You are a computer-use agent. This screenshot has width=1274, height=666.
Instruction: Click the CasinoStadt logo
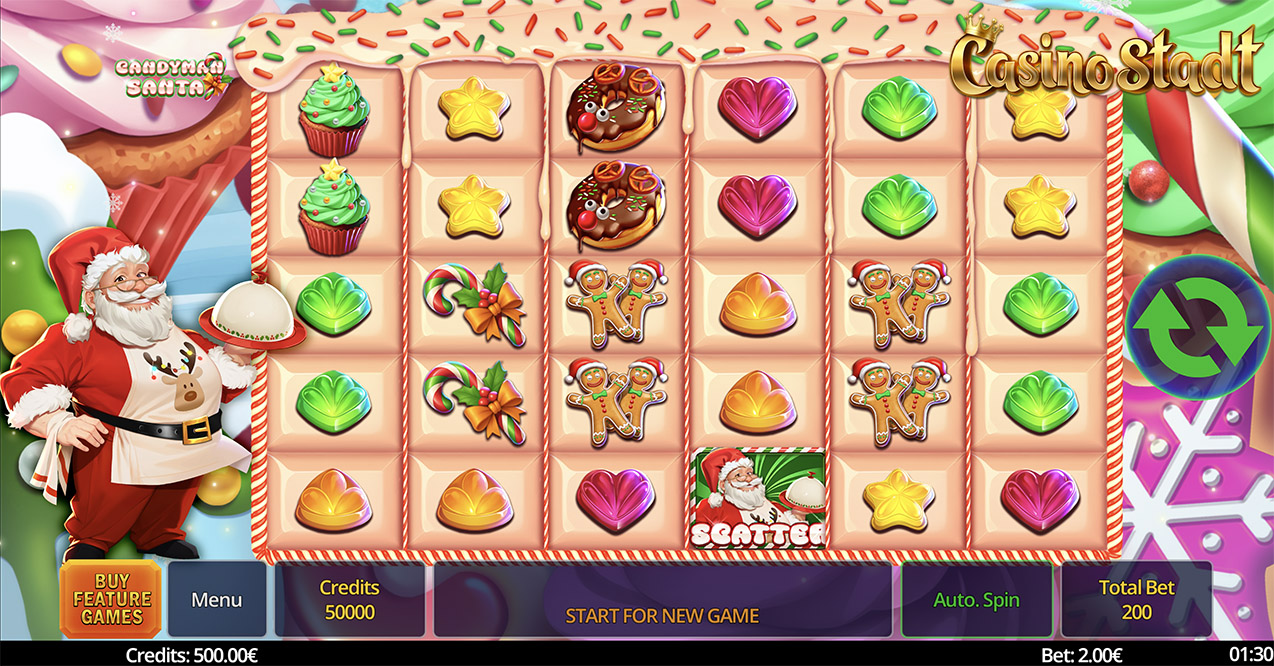pos(1104,64)
